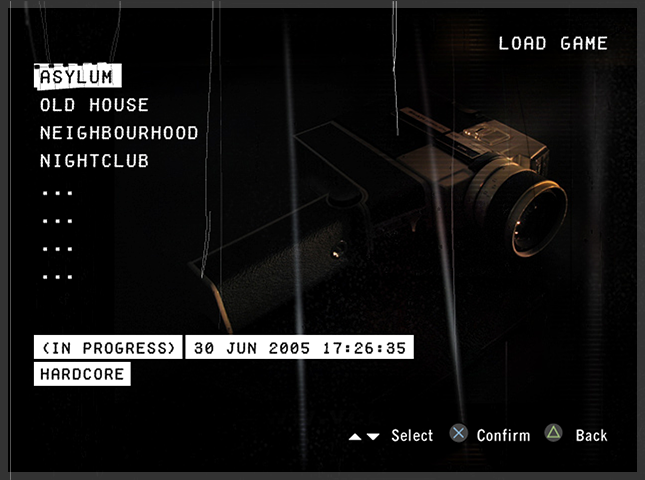The image size is (645, 480).
Task: Pick the NIGHTCLUB save entry
Action: tap(94, 161)
